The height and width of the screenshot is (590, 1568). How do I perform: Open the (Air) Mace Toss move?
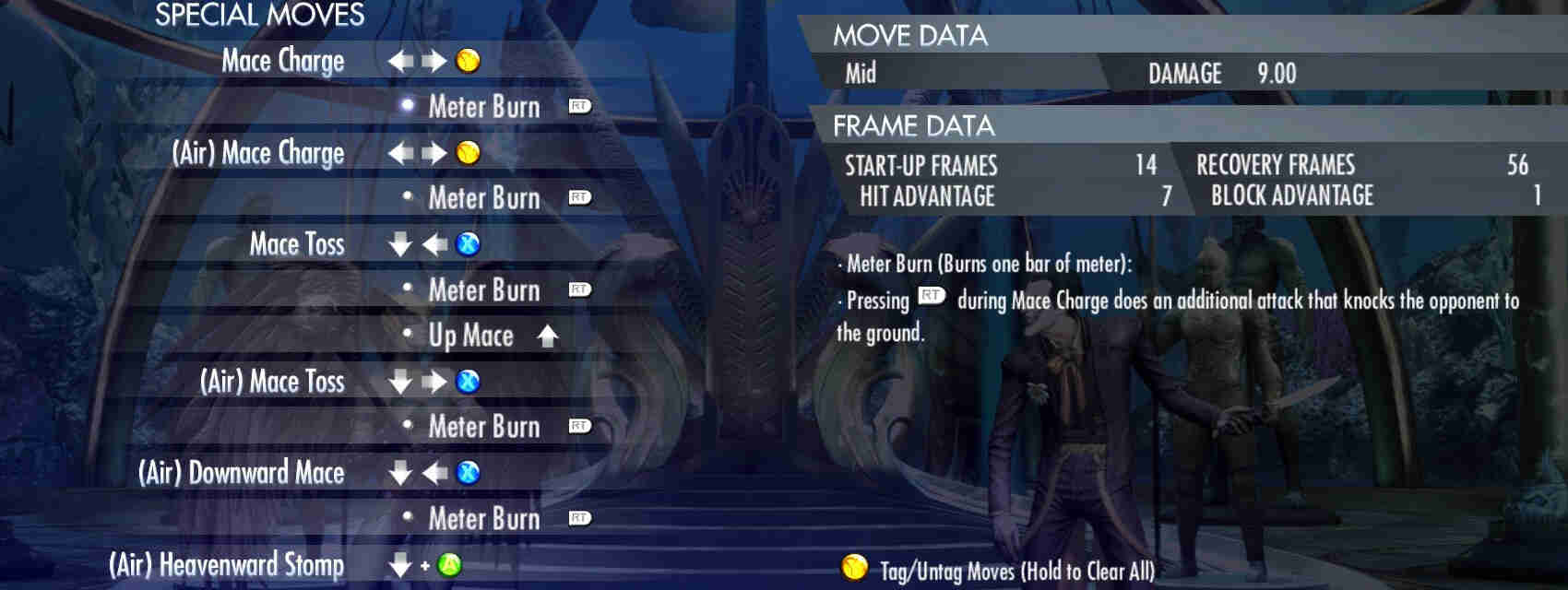tap(272, 382)
